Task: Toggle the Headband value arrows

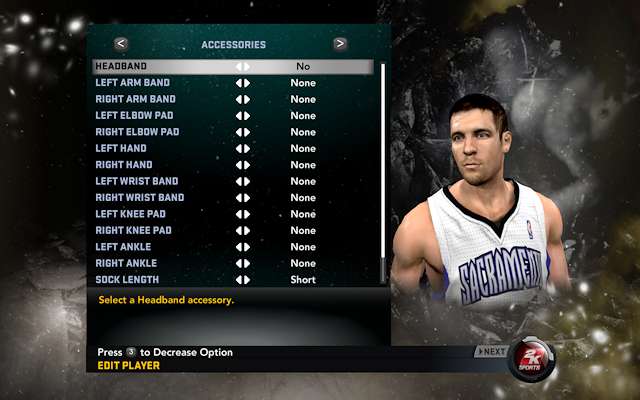Action: [x=243, y=66]
